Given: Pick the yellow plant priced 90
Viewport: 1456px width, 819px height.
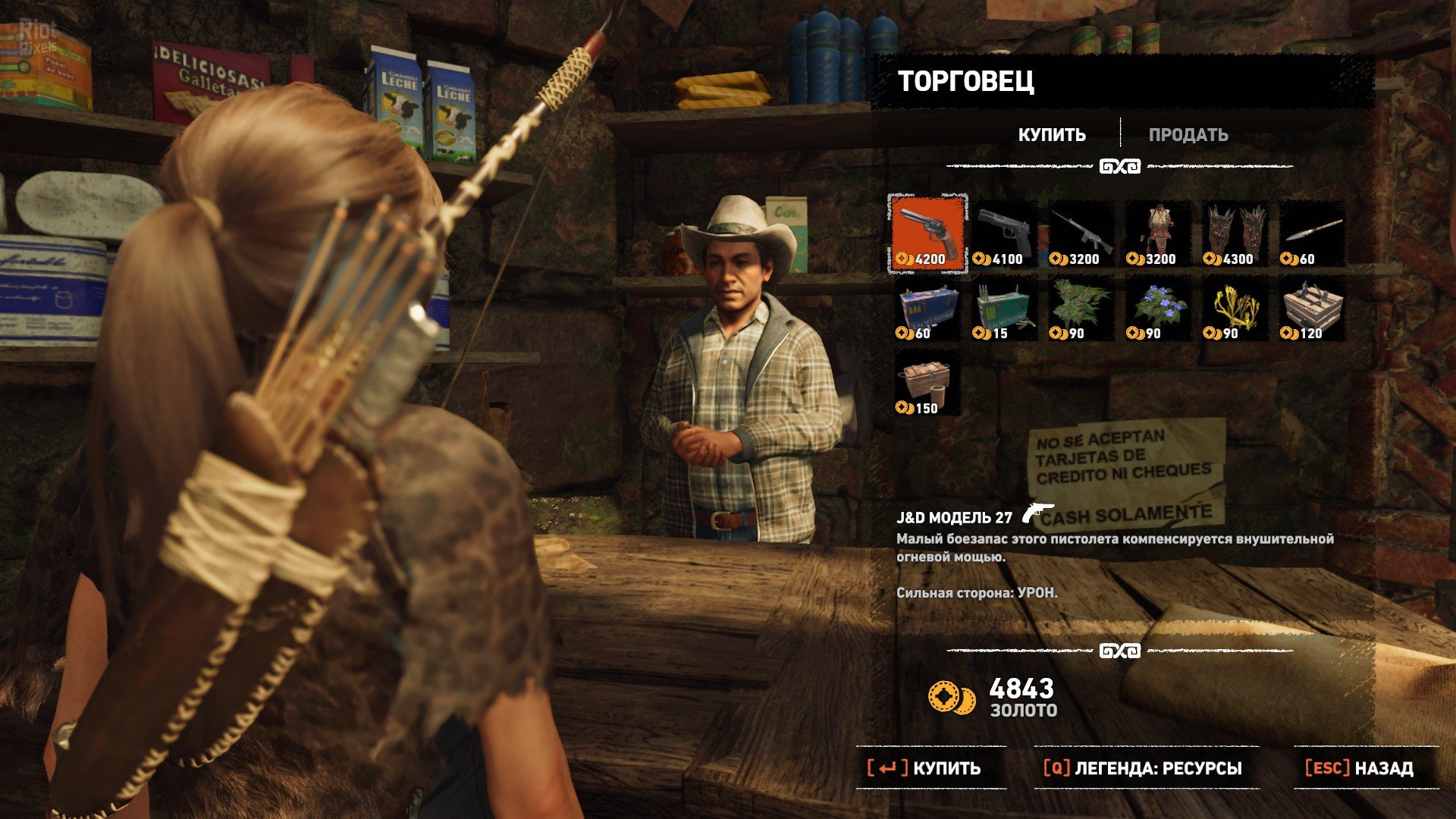Looking at the screenshot, I should pyautogui.click(x=1235, y=308).
